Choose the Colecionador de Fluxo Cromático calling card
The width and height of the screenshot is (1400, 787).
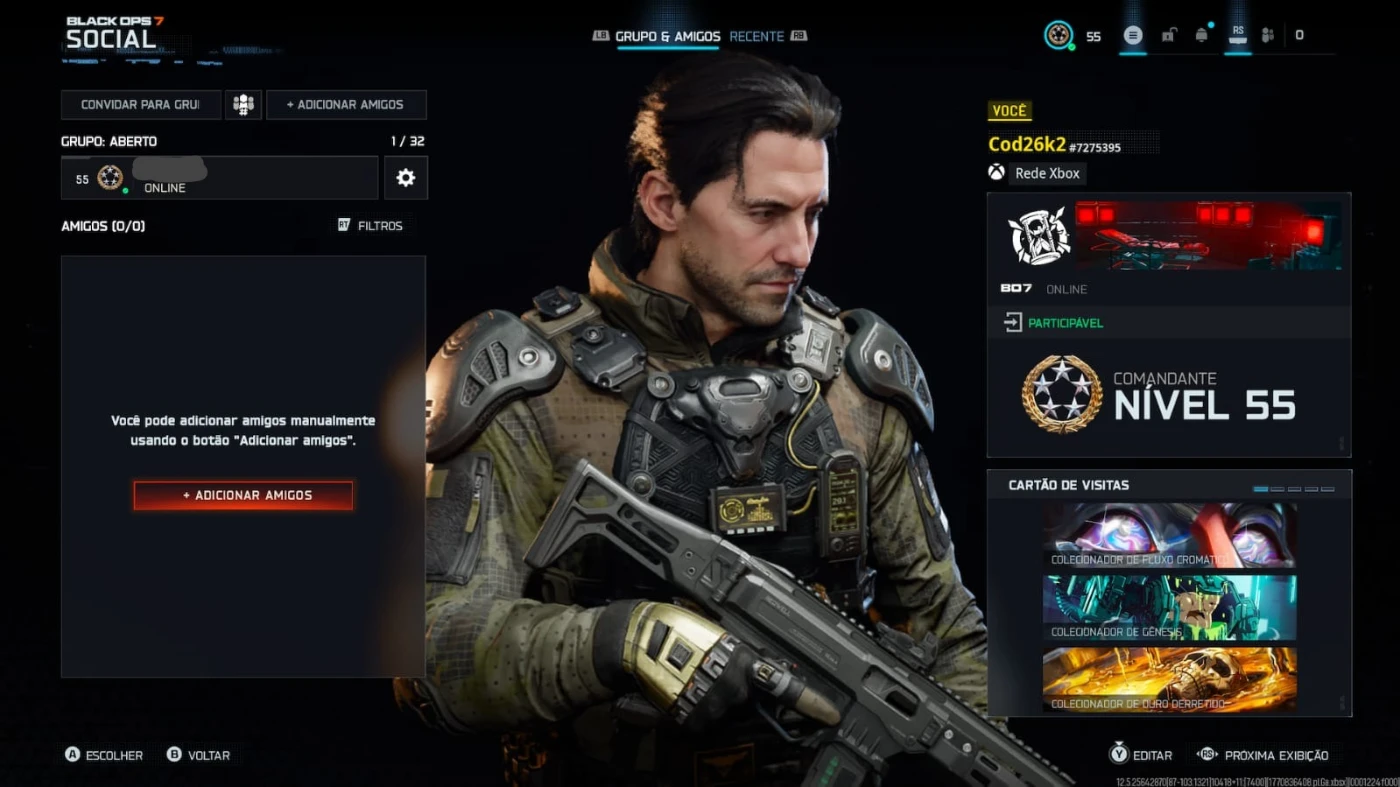(x=1169, y=536)
